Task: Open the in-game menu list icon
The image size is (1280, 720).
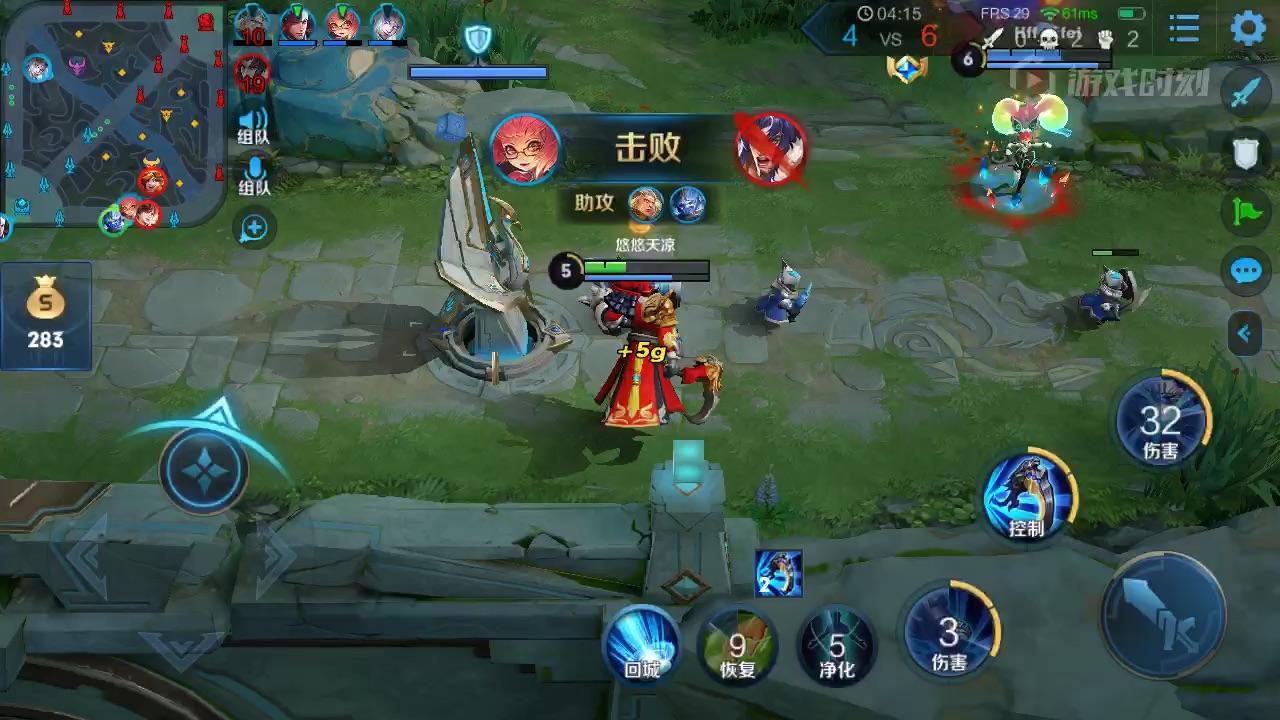Action: tap(1183, 28)
